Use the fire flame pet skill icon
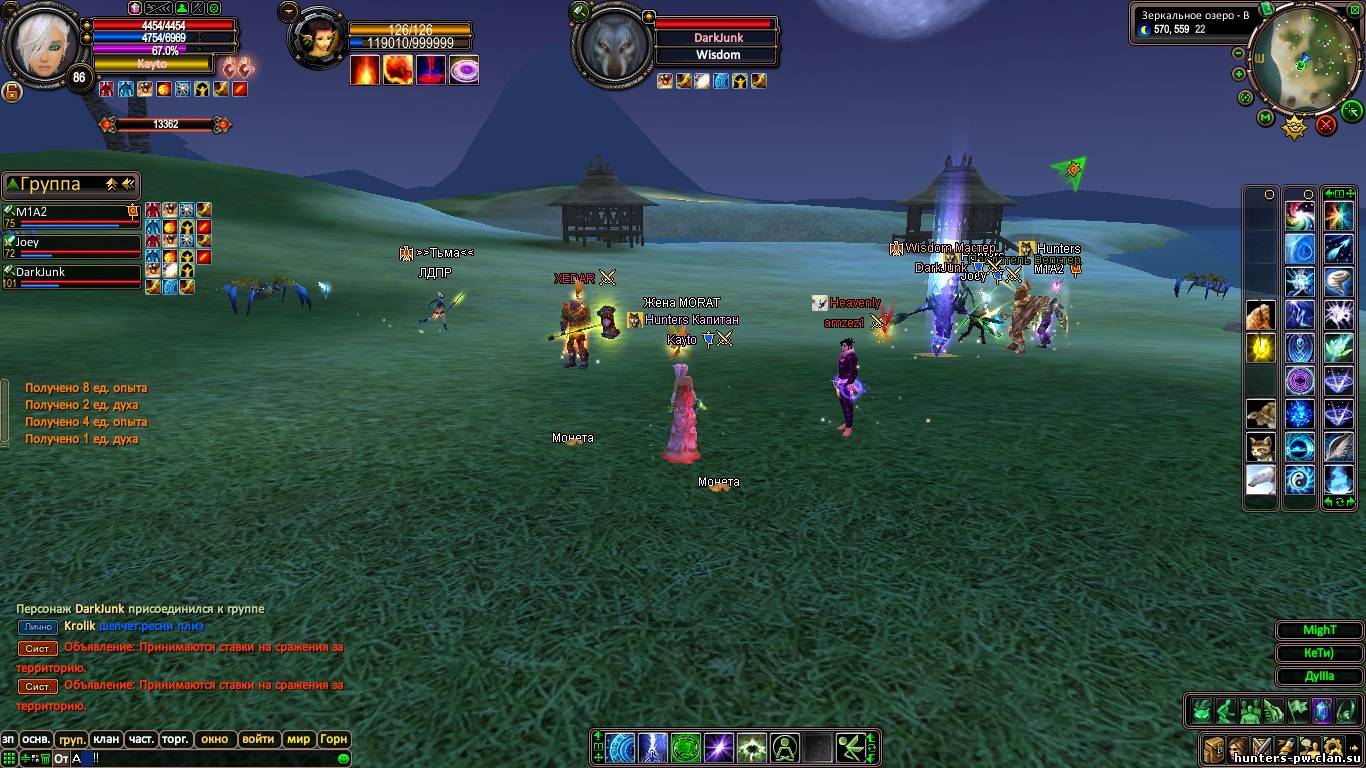The image size is (1366, 768). [365, 70]
